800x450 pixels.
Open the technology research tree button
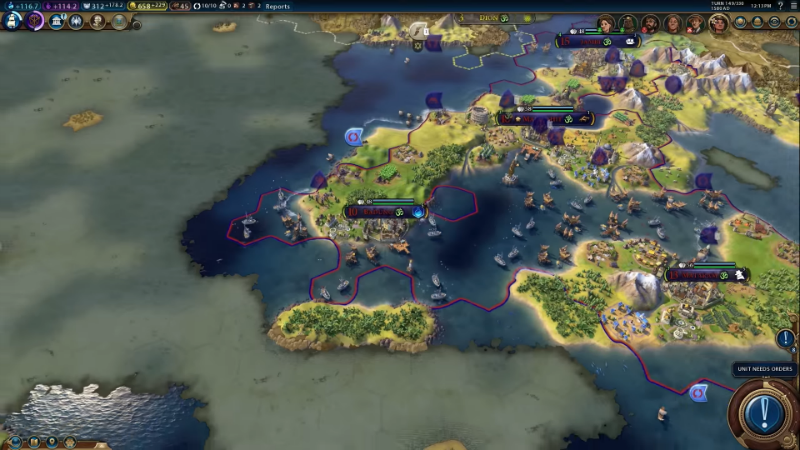[13, 20]
